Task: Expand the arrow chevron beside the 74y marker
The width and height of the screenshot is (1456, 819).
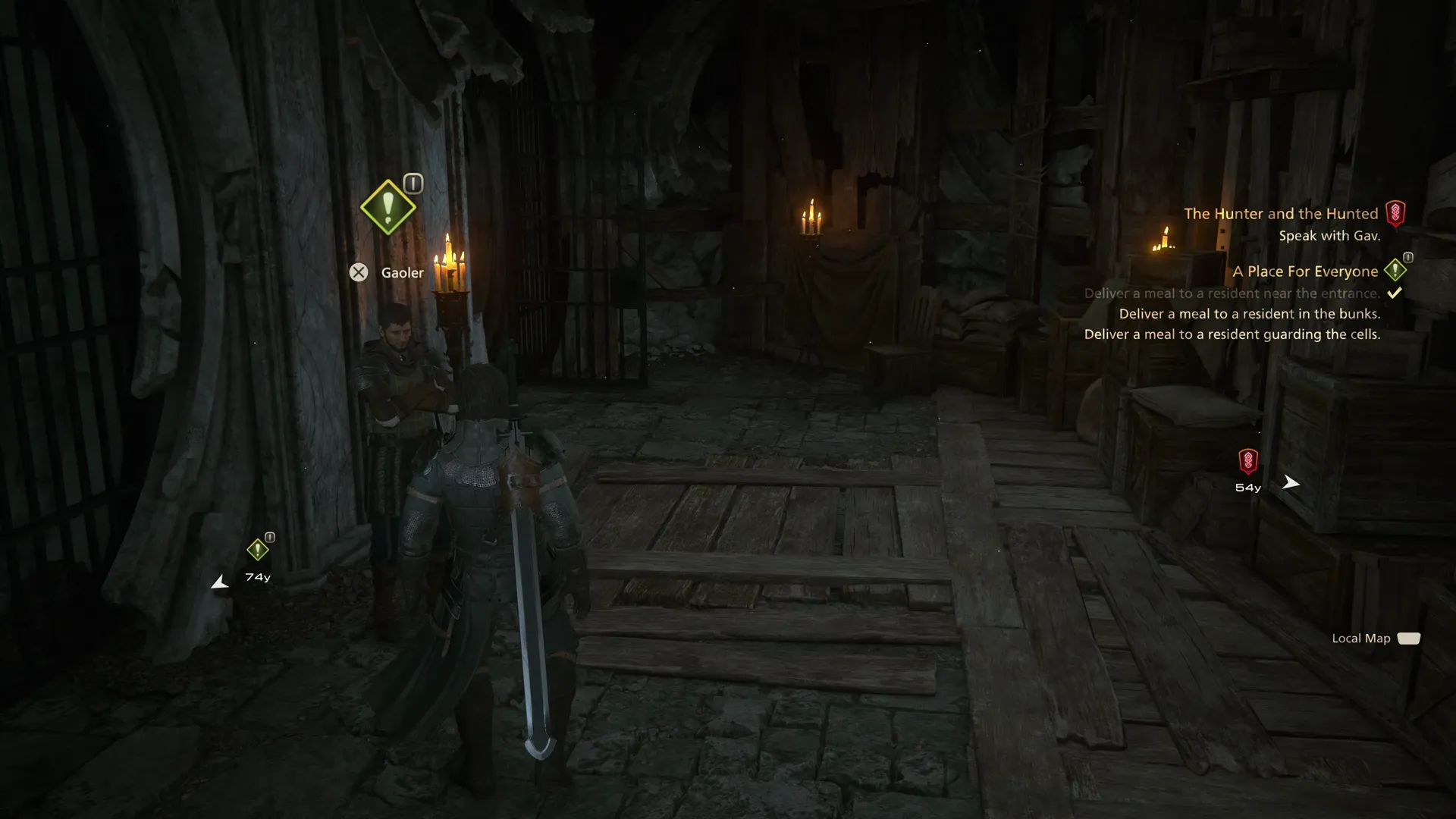Action: [x=219, y=582]
